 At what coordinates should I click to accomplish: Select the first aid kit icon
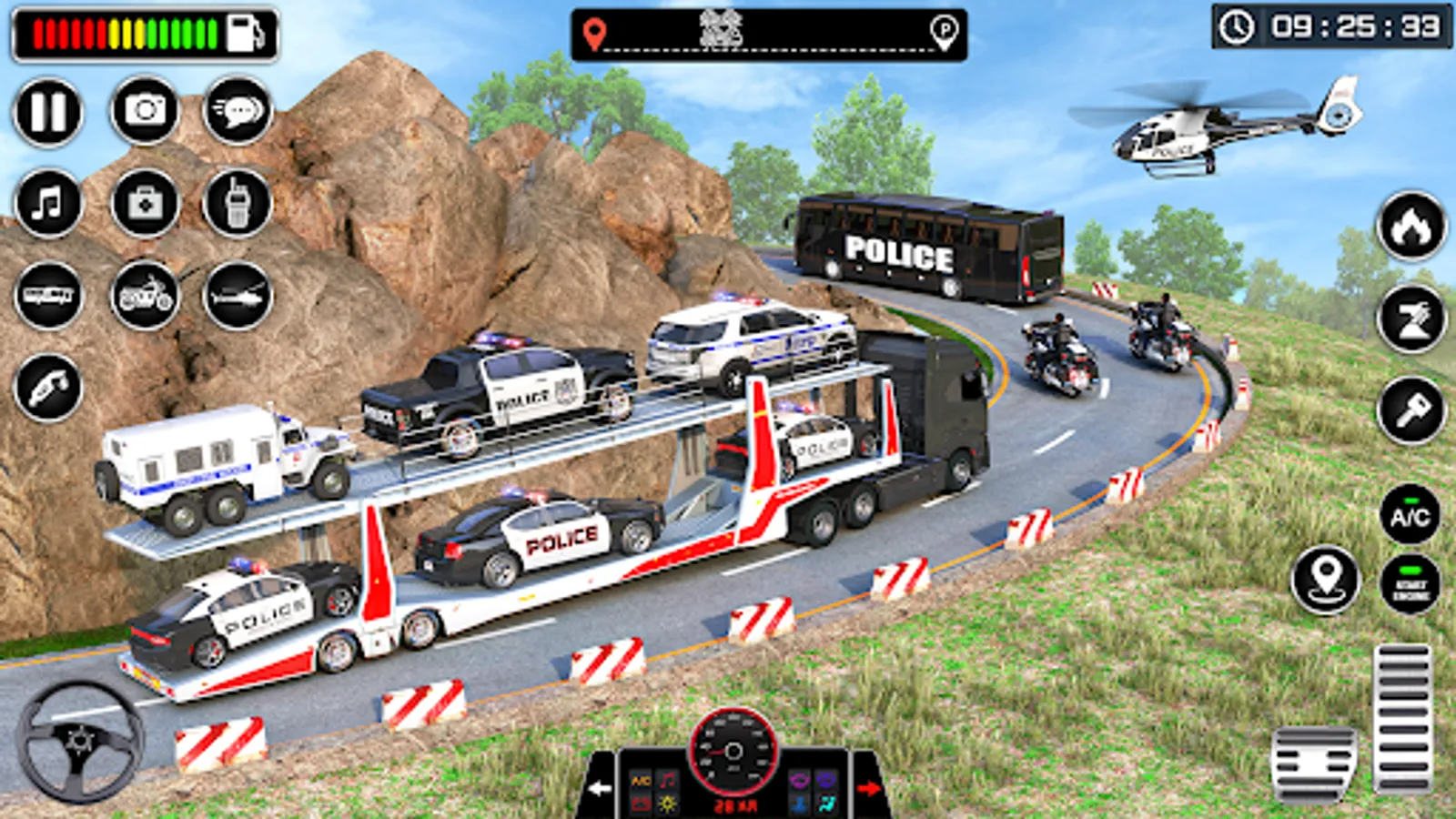pyautogui.click(x=145, y=203)
